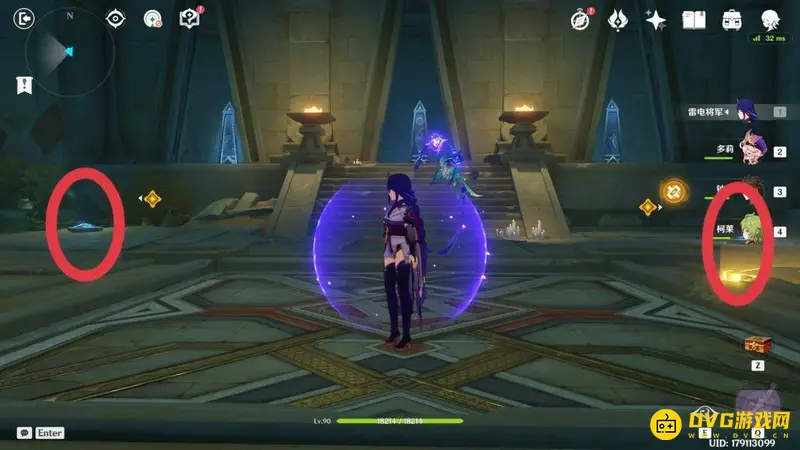This screenshot has width=800, height=450.
Task: Open the backpack inventory
Action: [x=732, y=19]
